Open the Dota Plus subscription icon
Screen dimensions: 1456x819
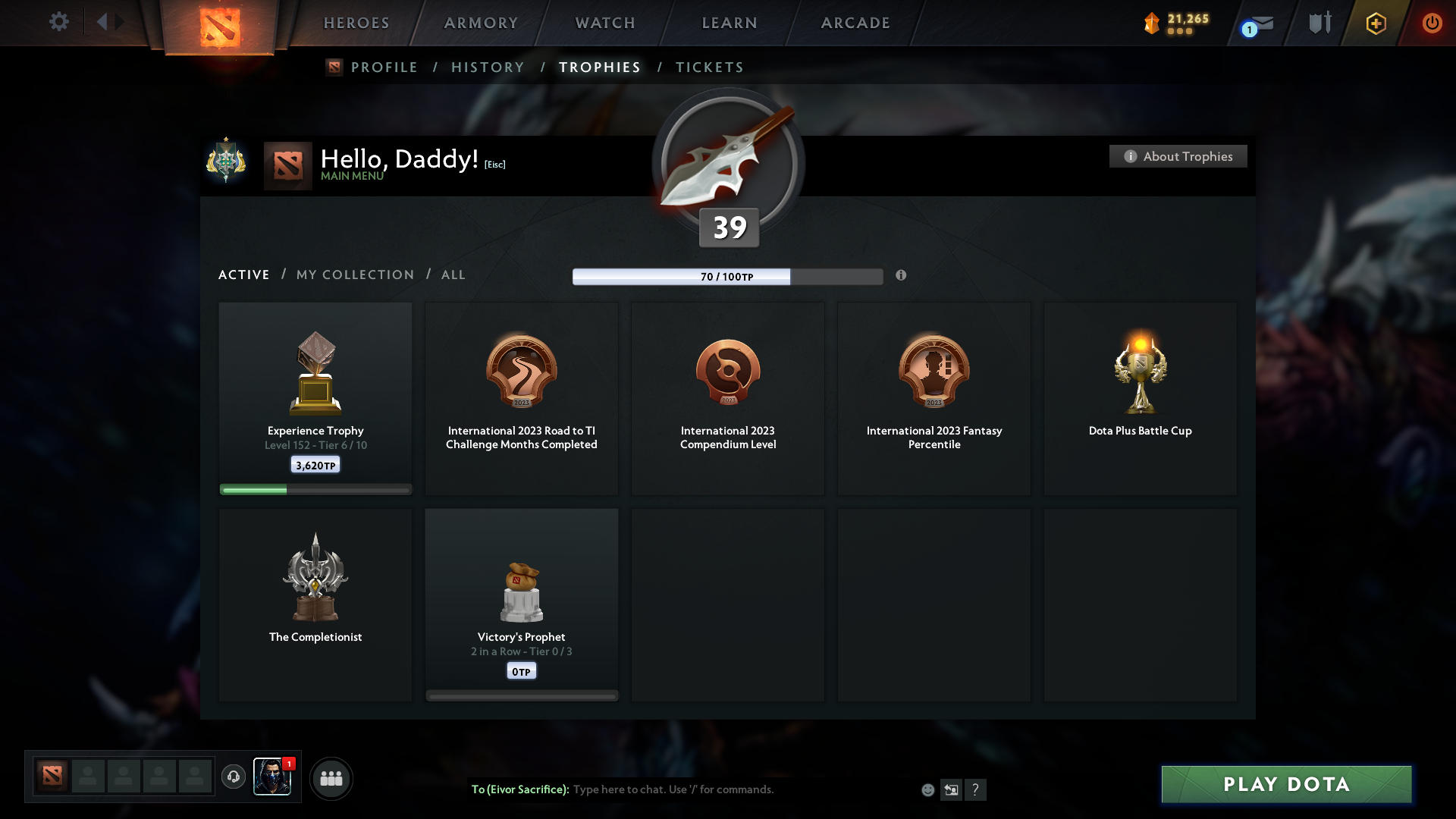click(x=1376, y=23)
